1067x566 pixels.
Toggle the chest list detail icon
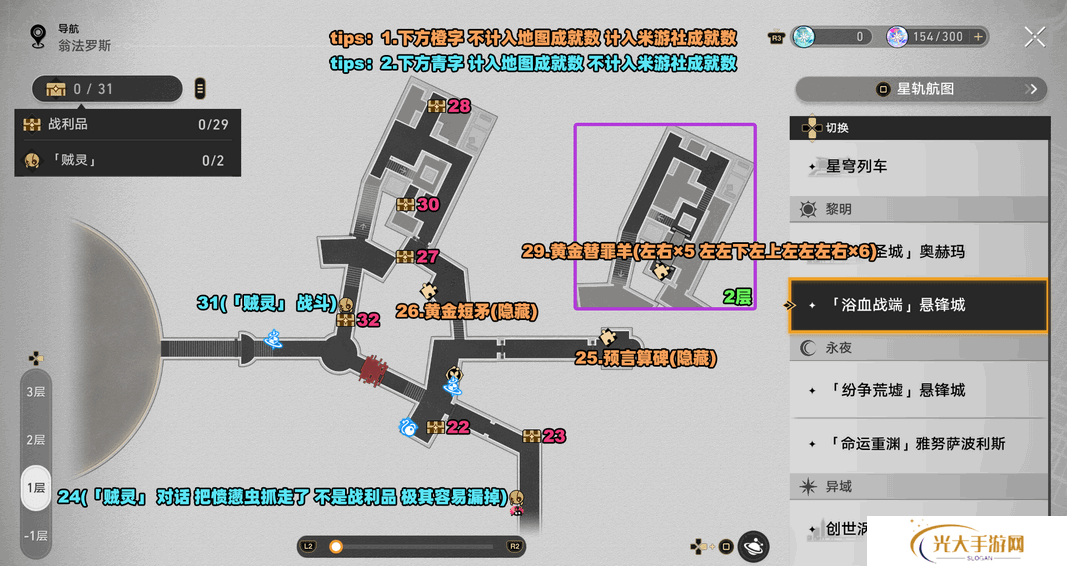[x=200, y=89]
